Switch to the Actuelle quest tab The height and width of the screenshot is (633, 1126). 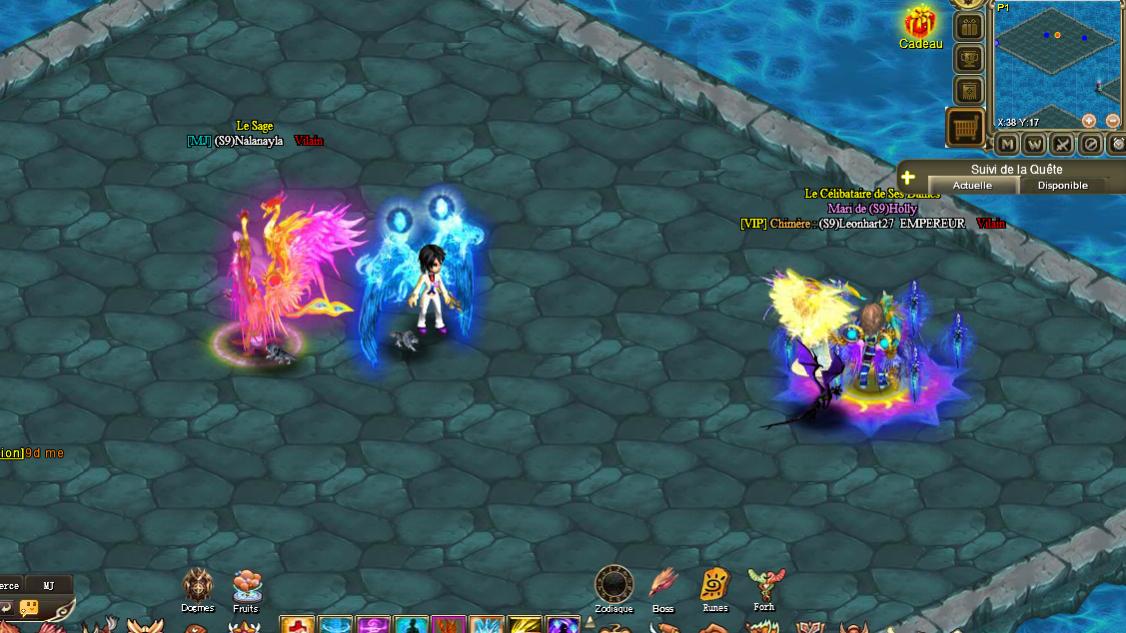pyautogui.click(x=972, y=185)
